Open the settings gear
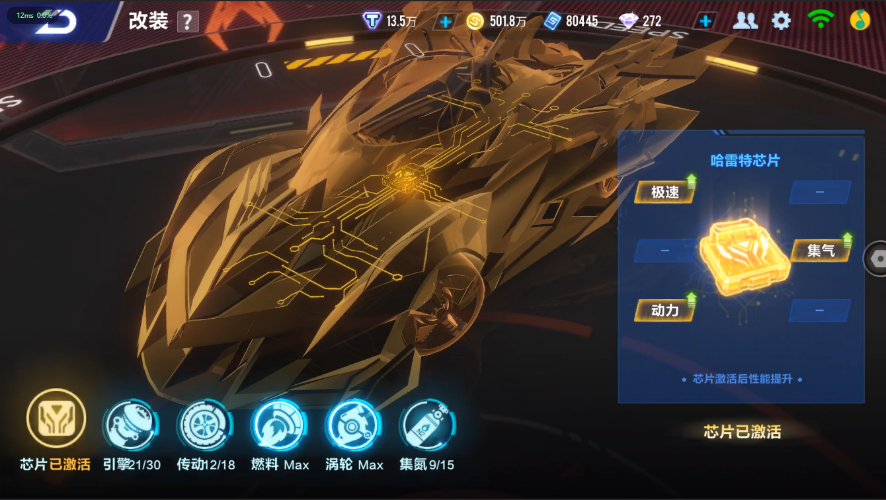 781,20
